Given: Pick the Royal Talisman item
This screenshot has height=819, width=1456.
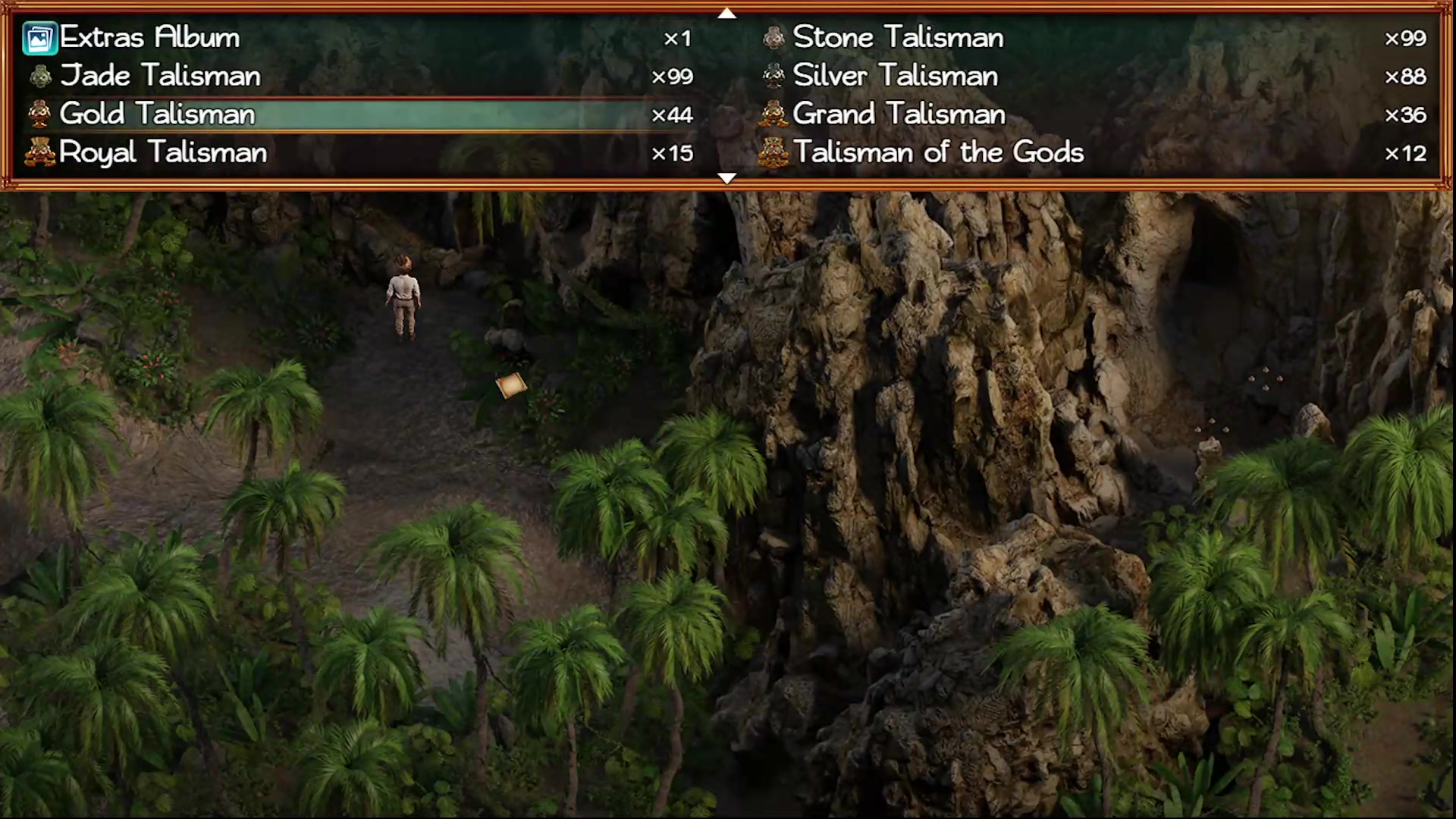Looking at the screenshot, I should pyautogui.click(x=162, y=152).
